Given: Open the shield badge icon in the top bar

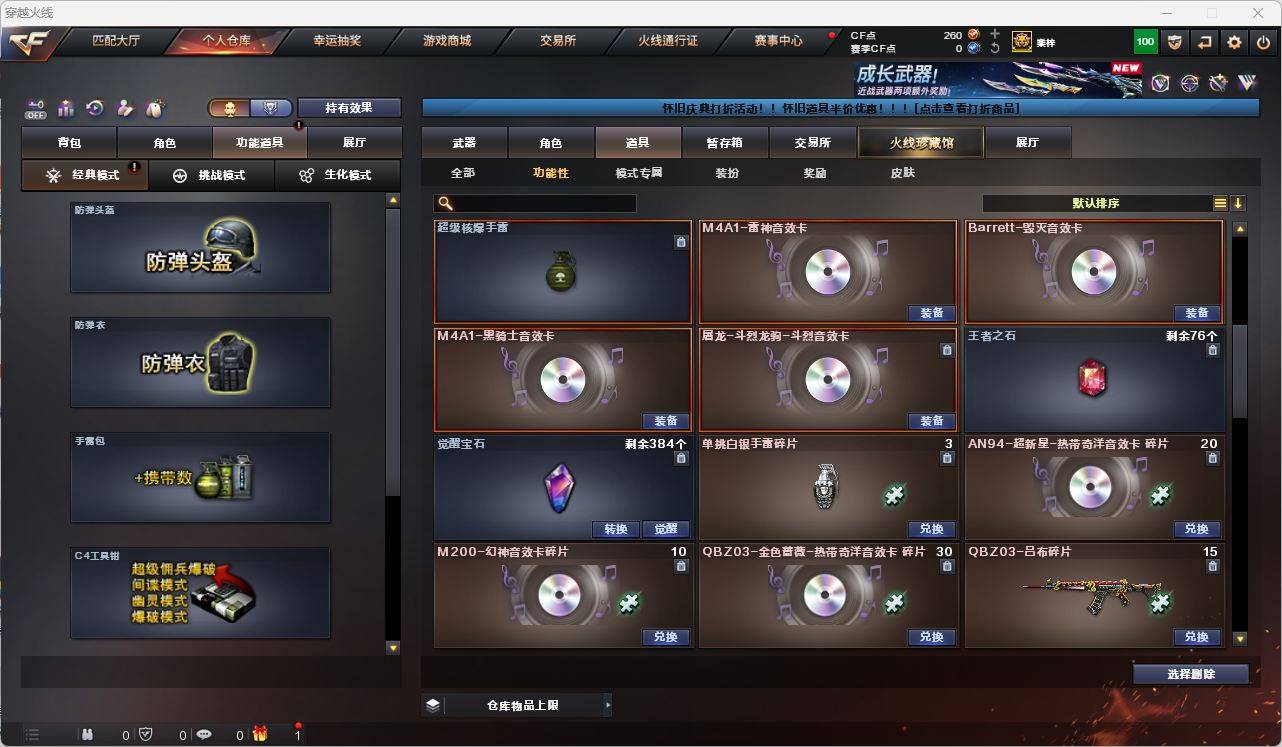Looking at the screenshot, I should click(1176, 42).
